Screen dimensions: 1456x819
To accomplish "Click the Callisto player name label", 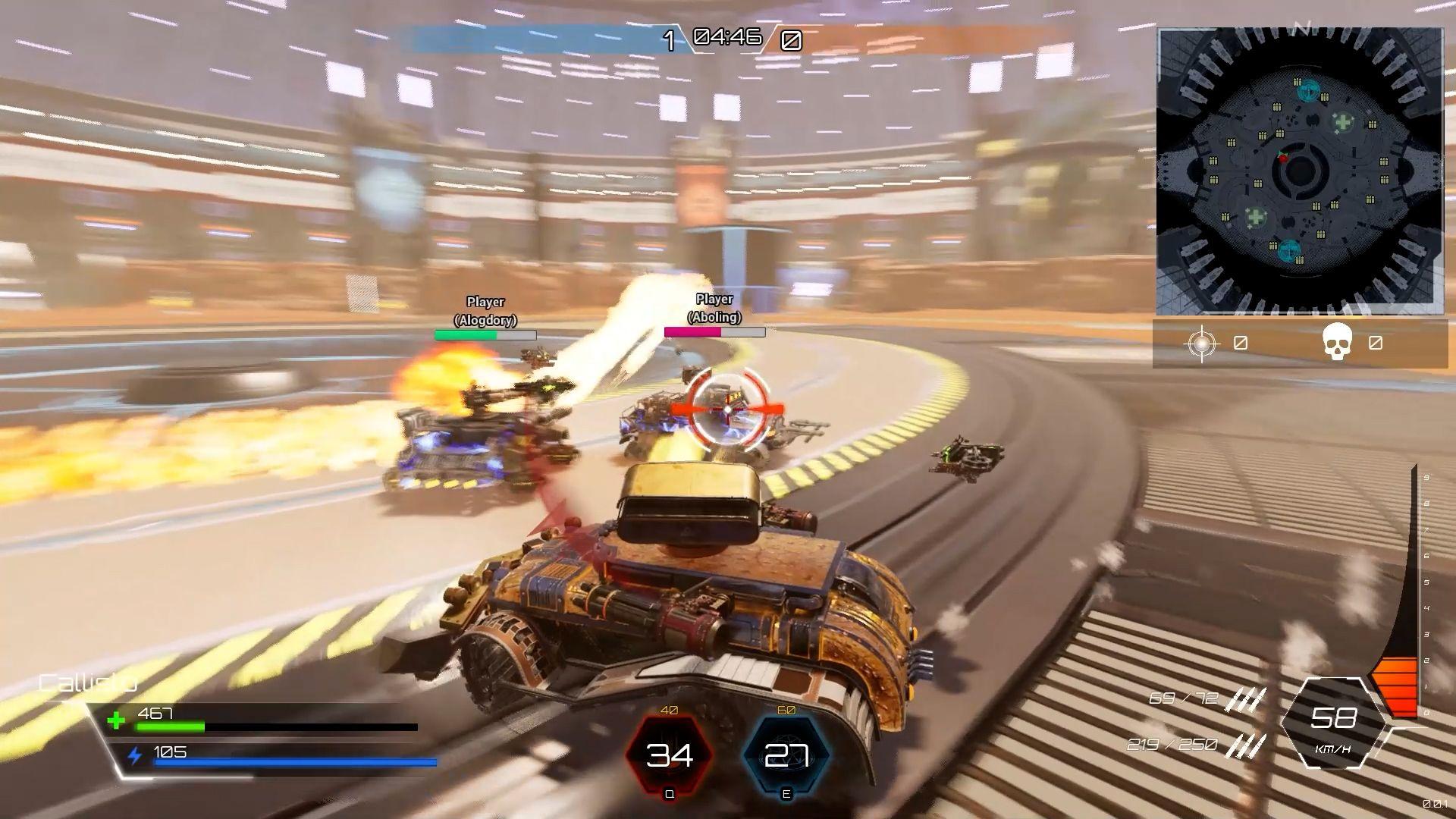I will point(87,683).
